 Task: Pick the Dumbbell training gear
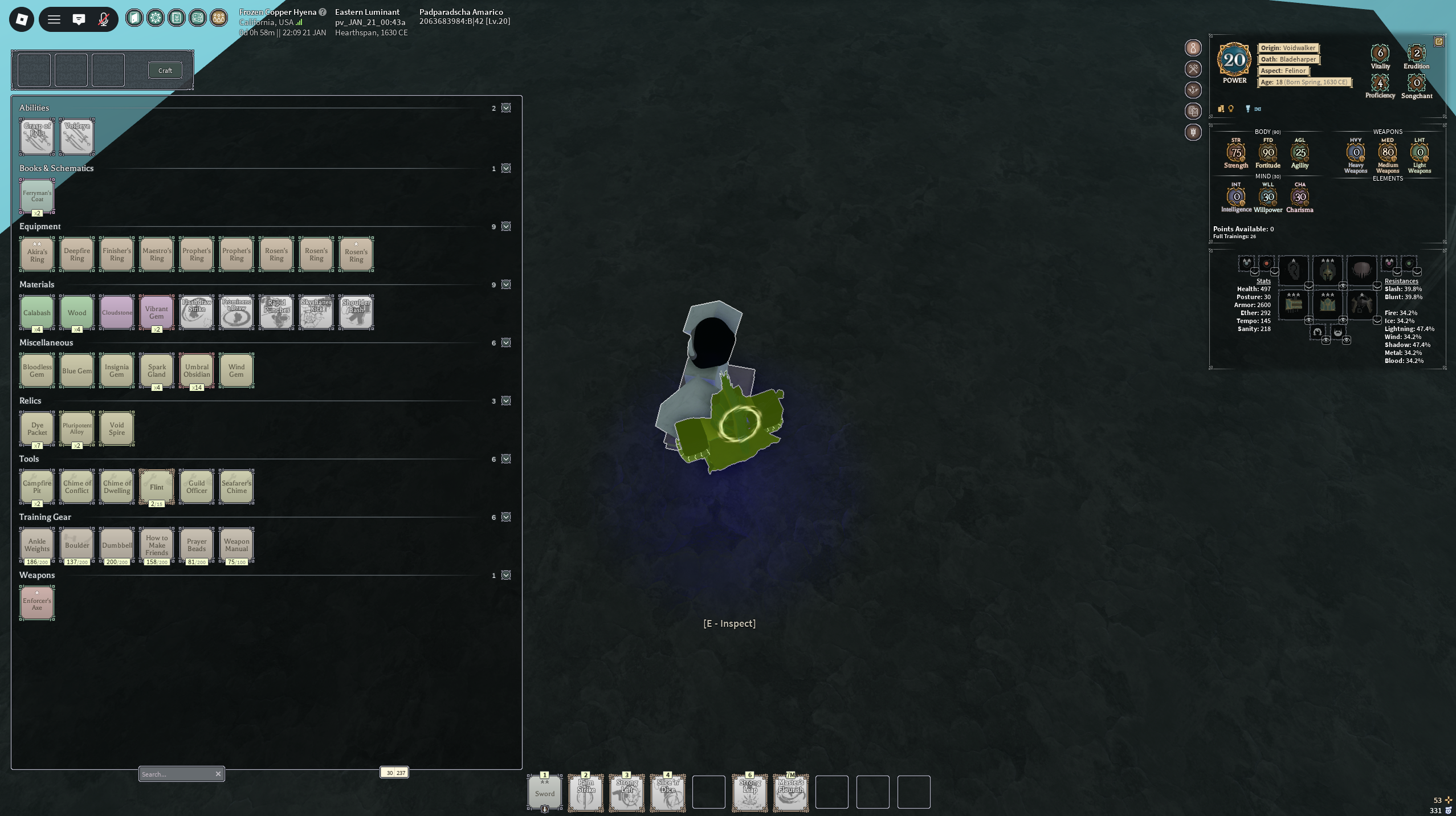pos(117,545)
